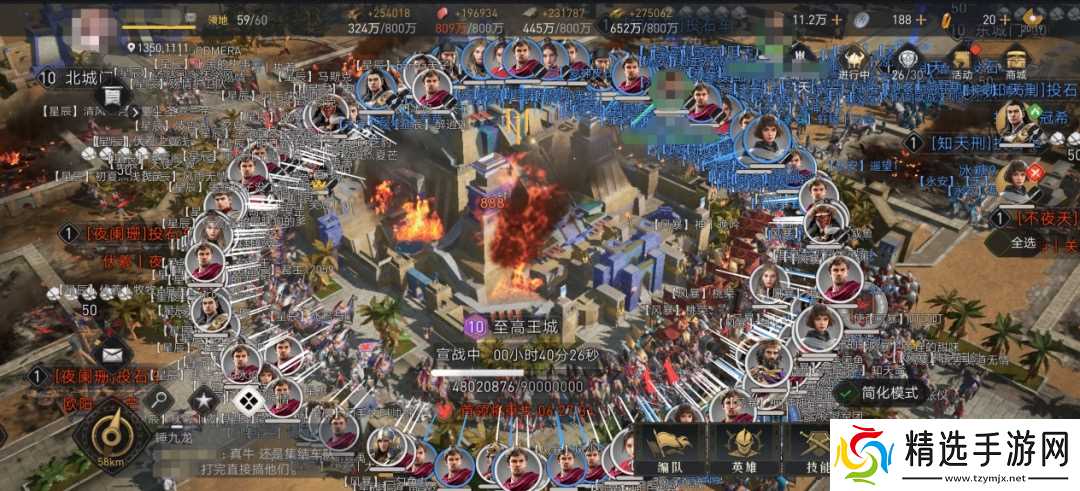Open the mail envelope icon

tap(111, 353)
